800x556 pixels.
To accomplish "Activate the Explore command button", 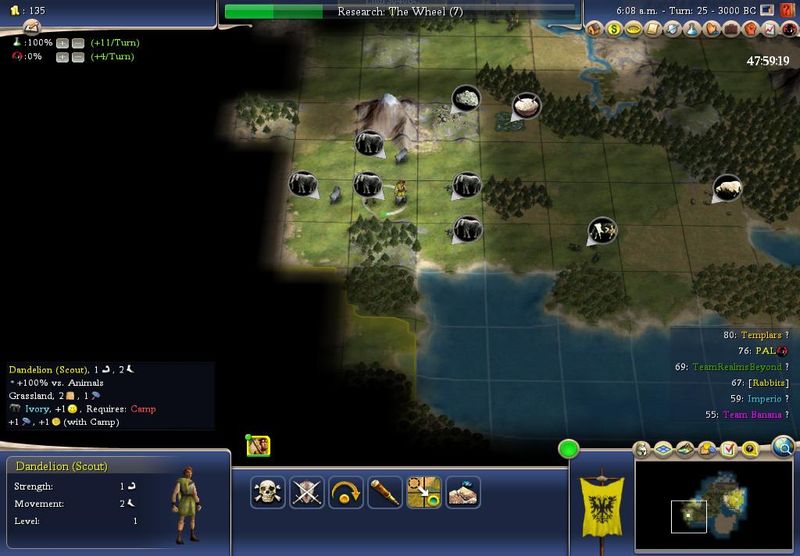I will [462, 492].
